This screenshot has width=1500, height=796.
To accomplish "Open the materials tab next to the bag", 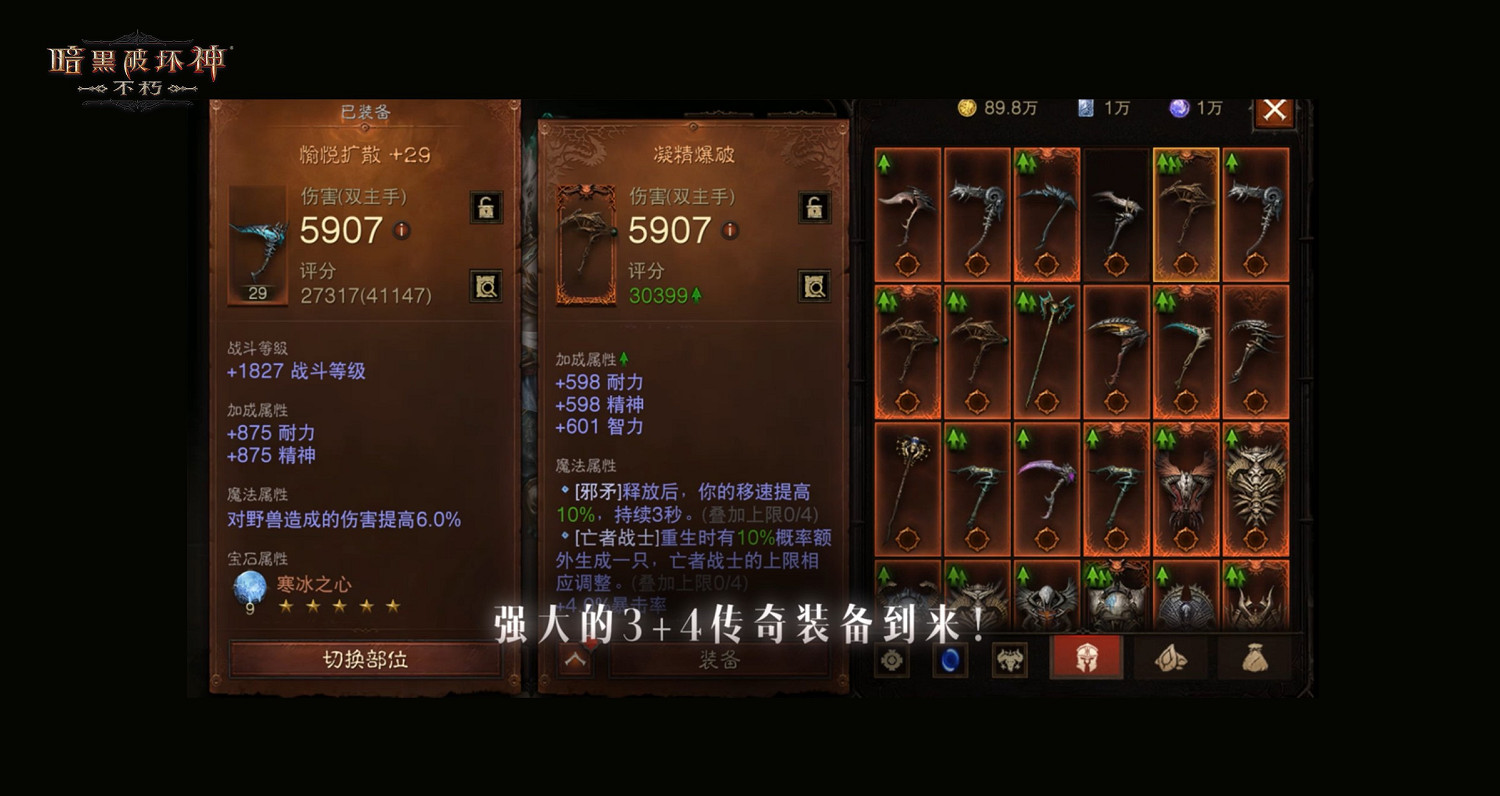I will pos(1171,658).
